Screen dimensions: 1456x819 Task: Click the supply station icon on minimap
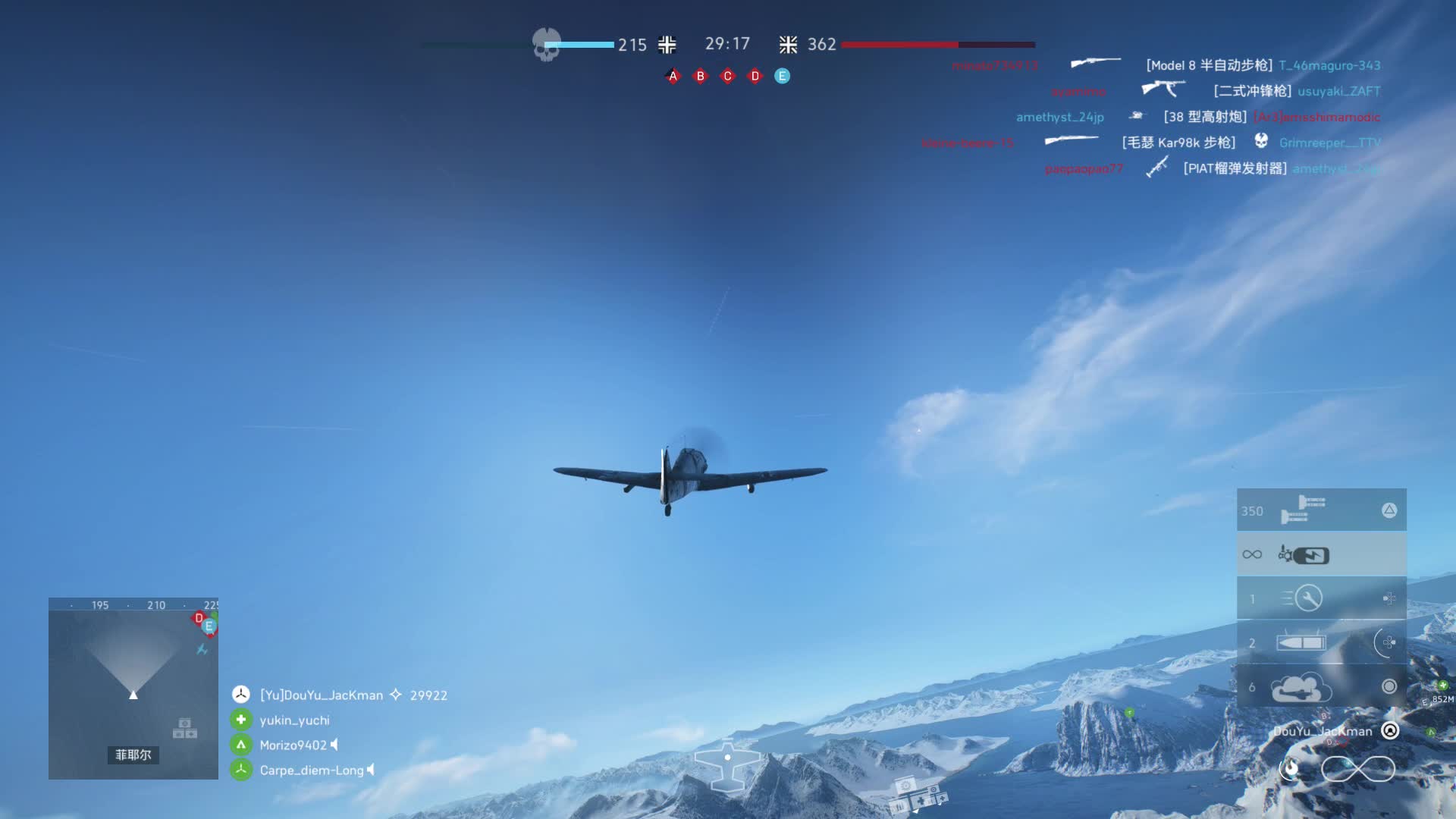[184, 728]
